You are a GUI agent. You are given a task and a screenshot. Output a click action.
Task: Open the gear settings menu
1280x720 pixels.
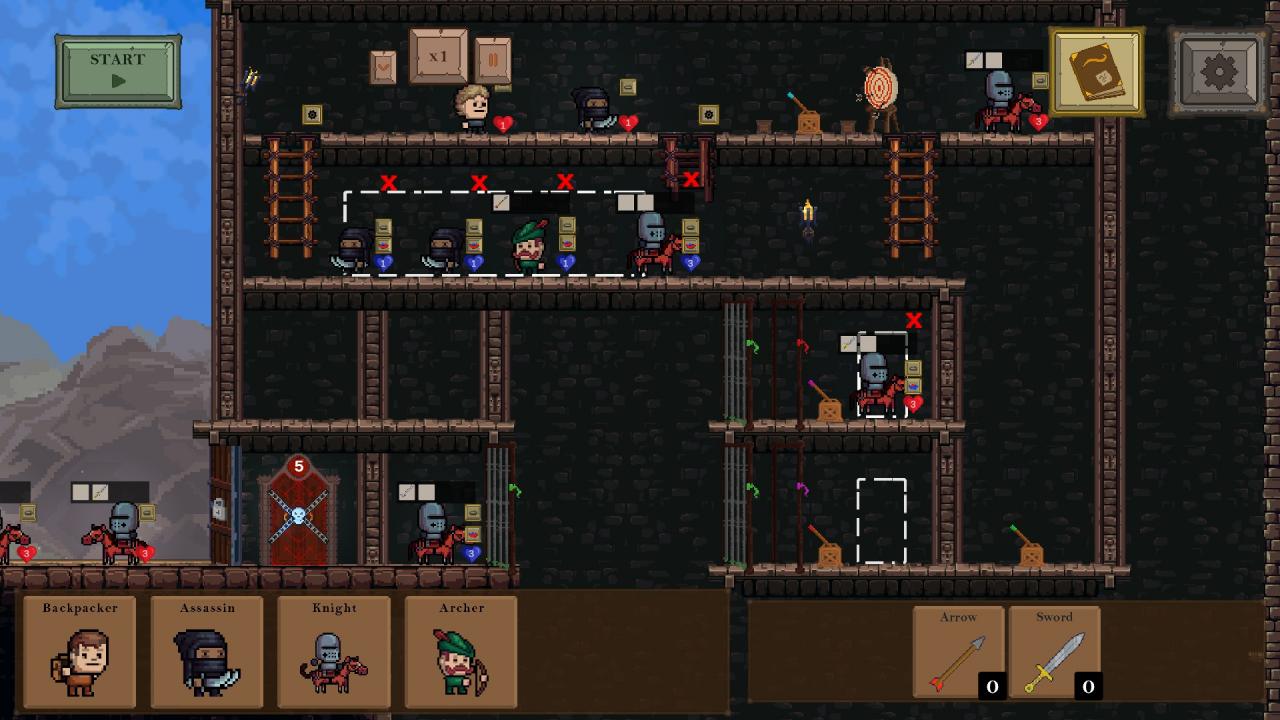[1219, 72]
